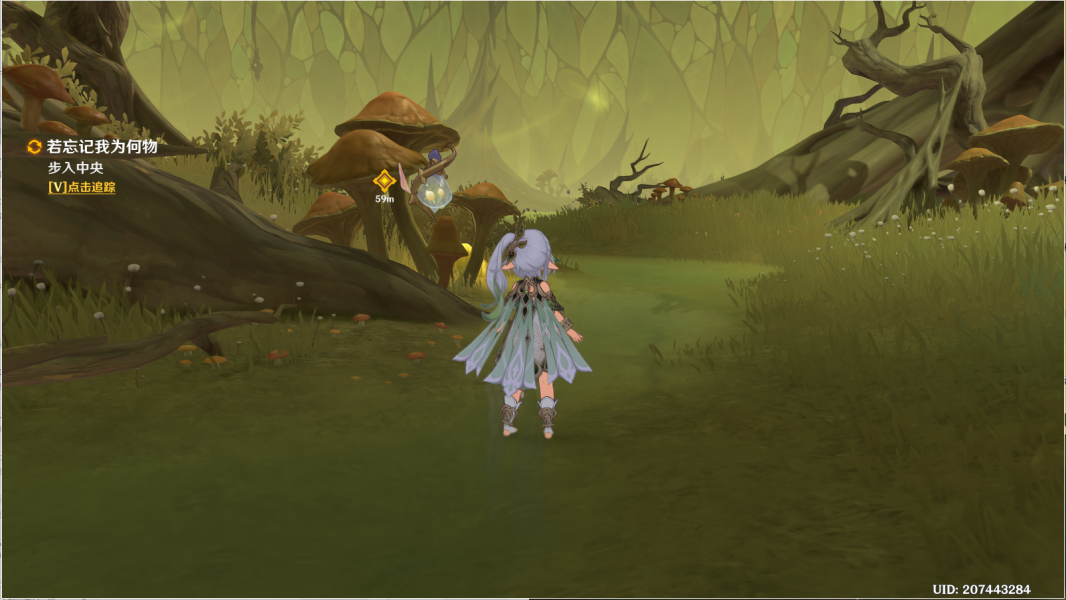Select the yellow diamond quest waypoint marker
The width and height of the screenshot is (1066, 600).
click(384, 181)
